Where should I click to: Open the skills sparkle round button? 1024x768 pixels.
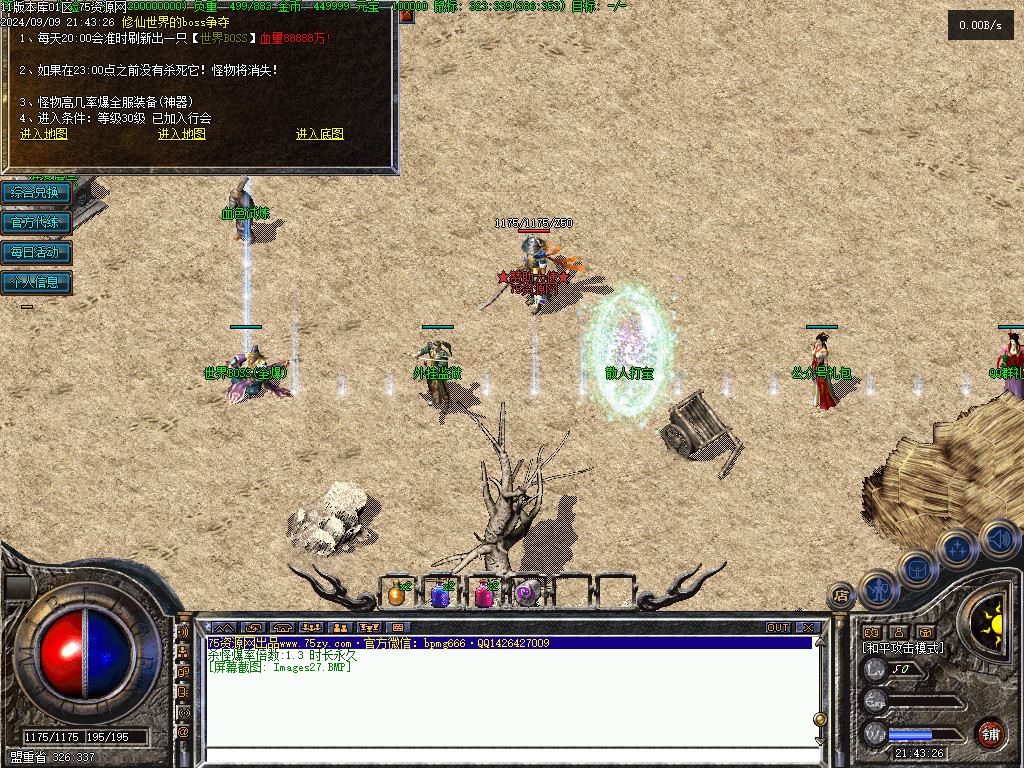[957, 548]
